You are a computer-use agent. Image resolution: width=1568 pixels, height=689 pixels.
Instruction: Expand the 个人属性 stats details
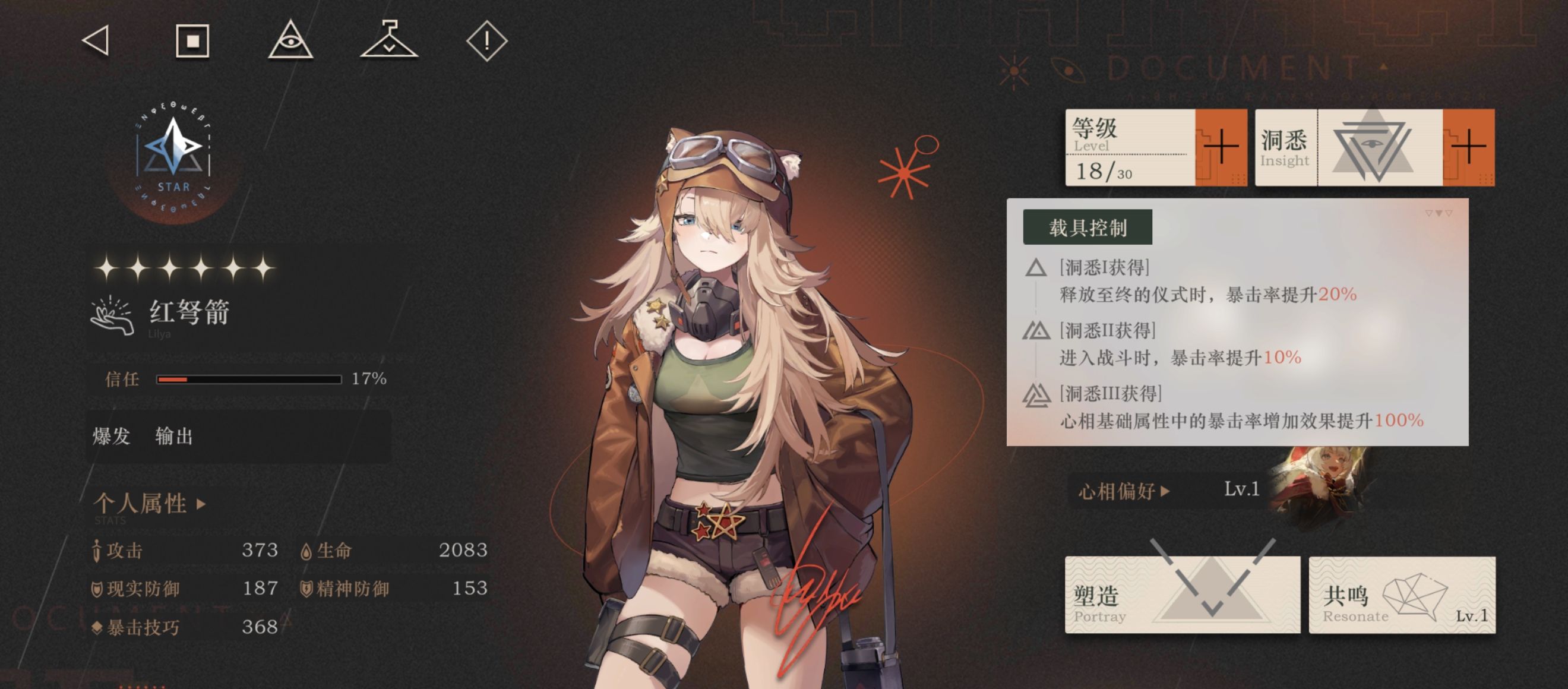point(150,503)
